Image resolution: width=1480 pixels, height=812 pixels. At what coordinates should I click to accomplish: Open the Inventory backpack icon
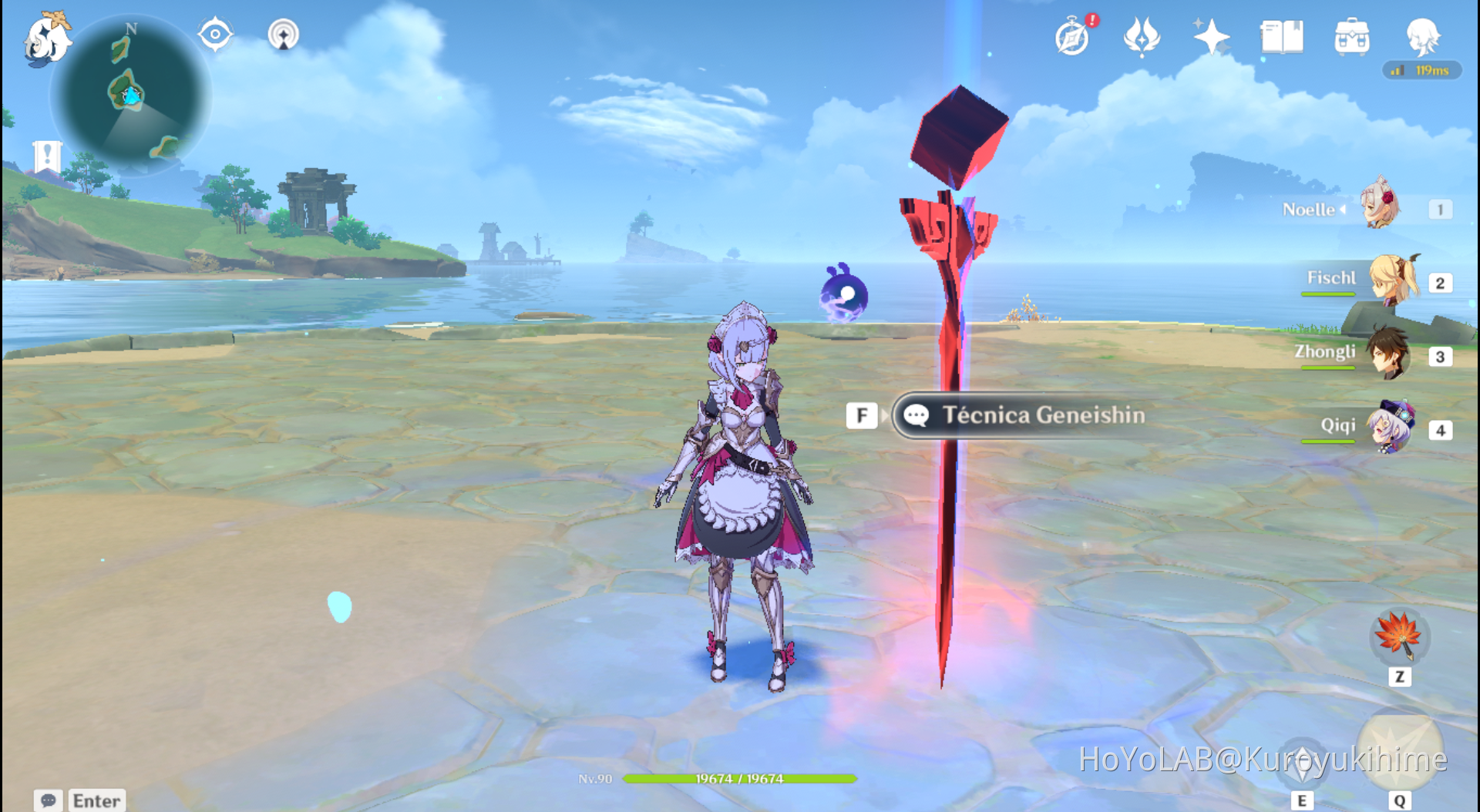pyautogui.click(x=1351, y=35)
